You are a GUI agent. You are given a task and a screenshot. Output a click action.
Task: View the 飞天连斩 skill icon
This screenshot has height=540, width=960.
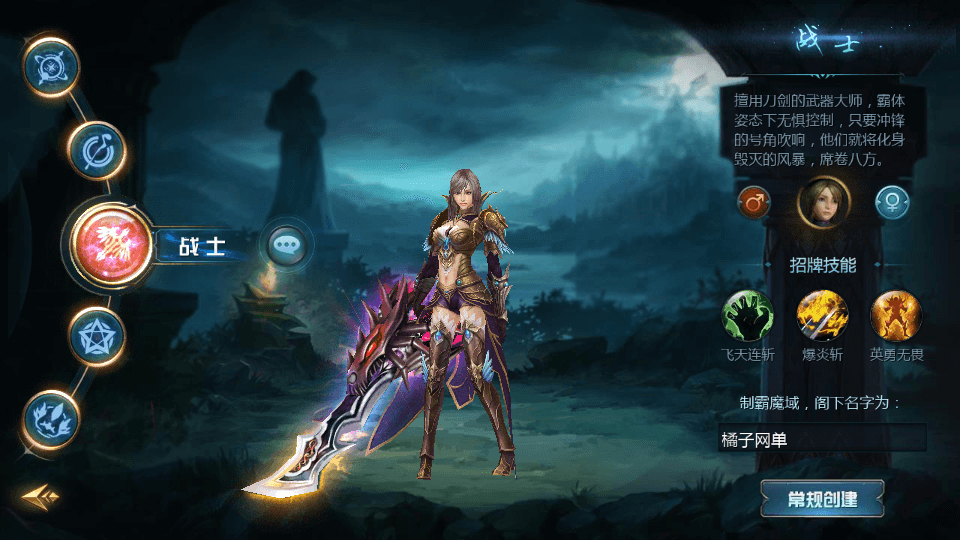point(748,315)
